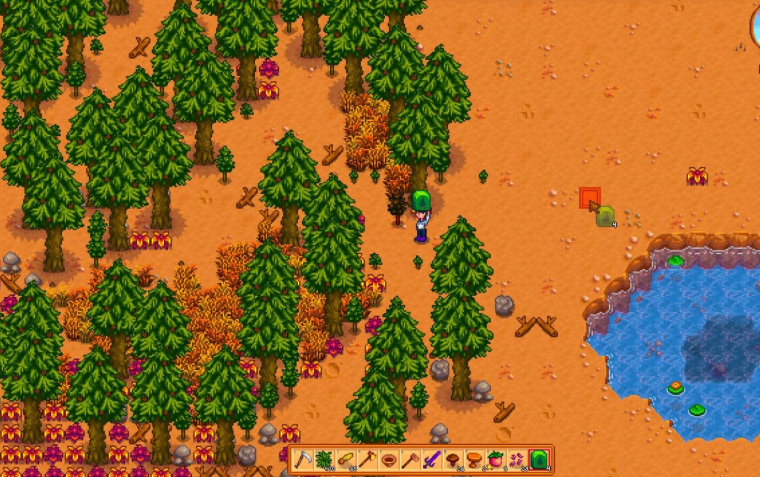Select the brown mushroom stack
The image size is (760, 477).
point(453,460)
